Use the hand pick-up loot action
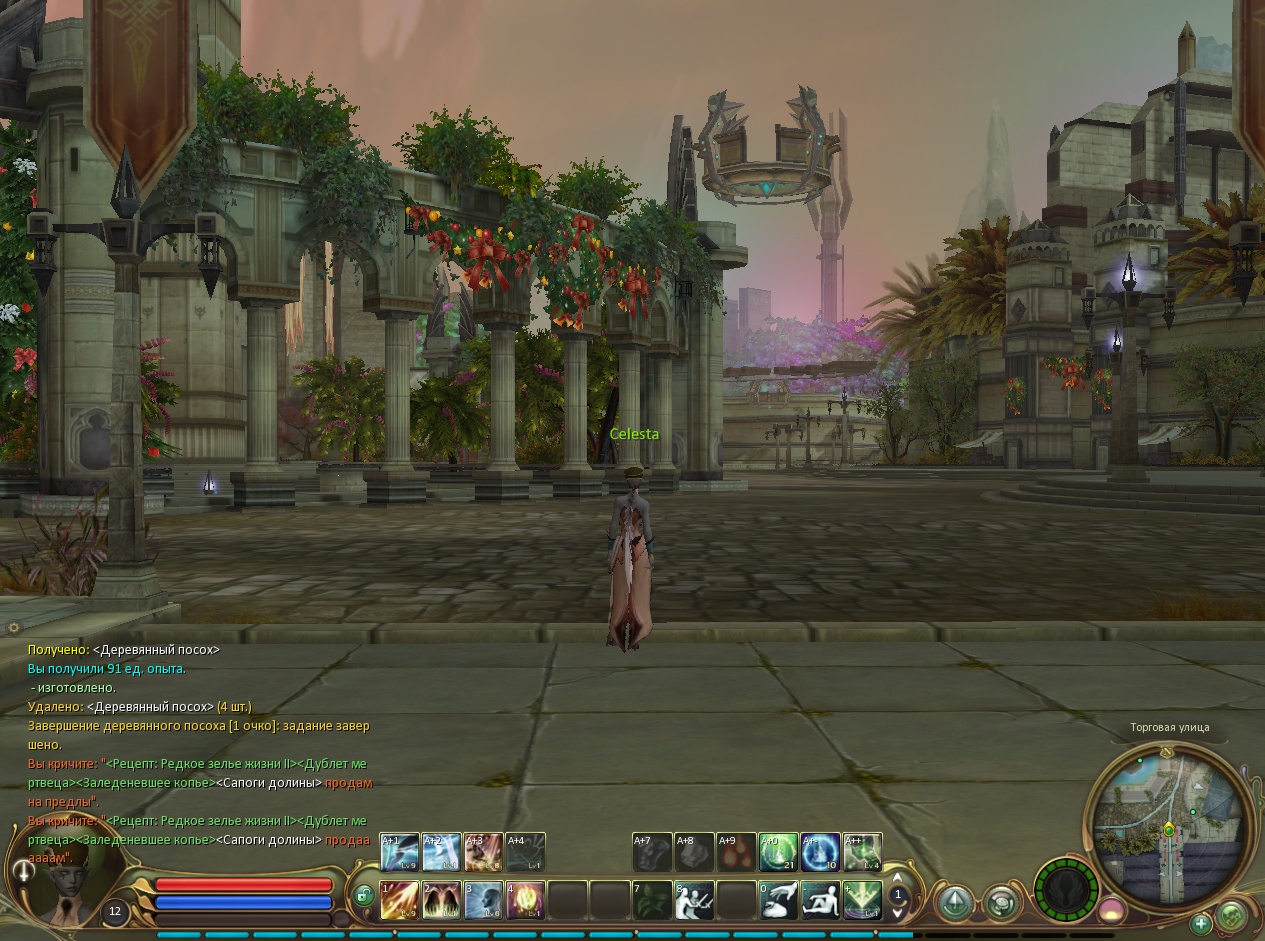1265x941 pixels. click(x=779, y=900)
